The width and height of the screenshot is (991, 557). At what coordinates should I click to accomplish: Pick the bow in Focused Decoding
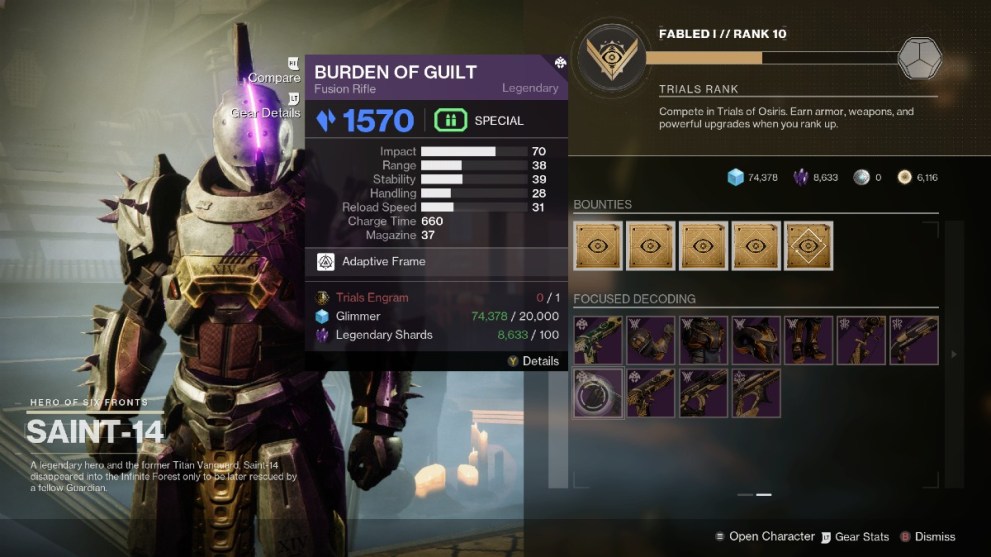pyautogui.click(x=861, y=340)
